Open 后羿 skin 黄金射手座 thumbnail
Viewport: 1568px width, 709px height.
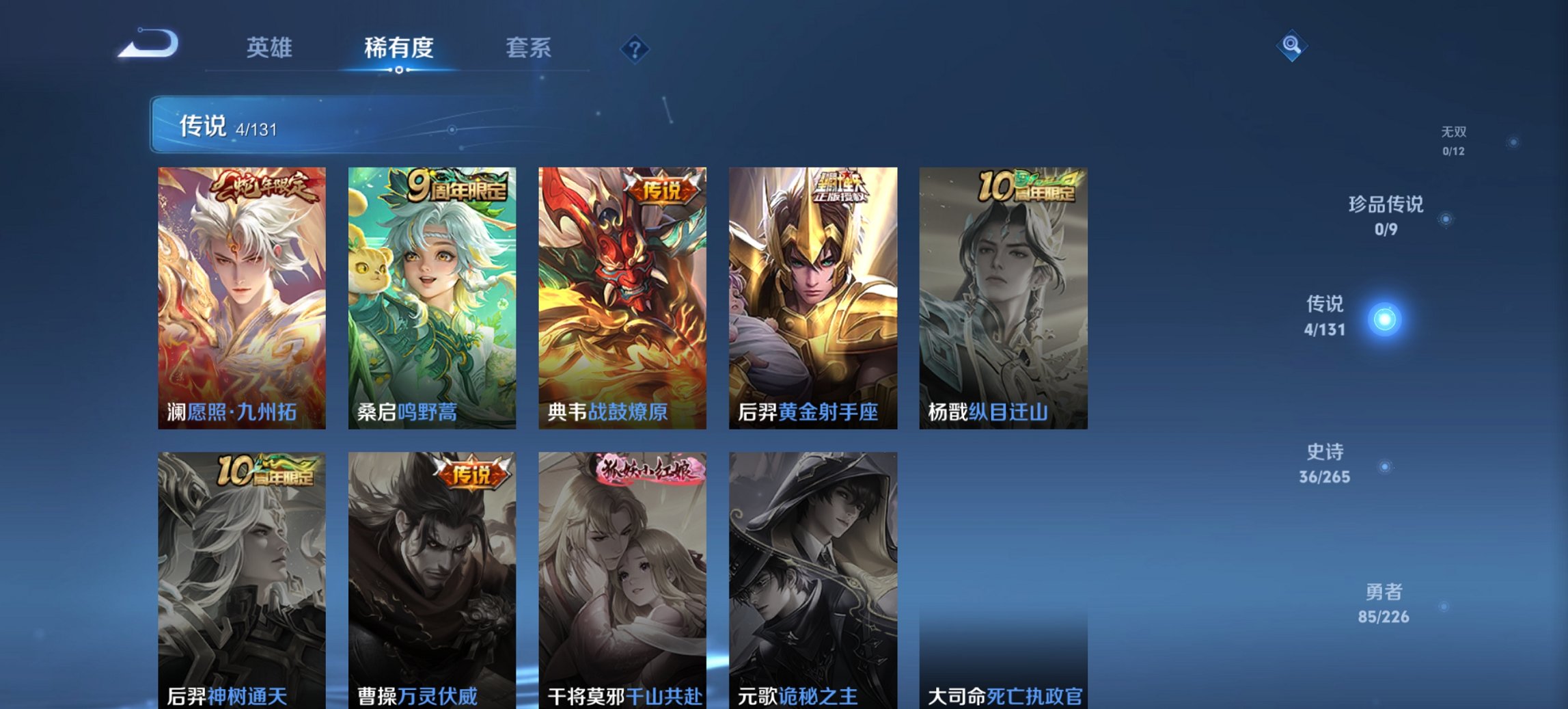pyautogui.click(x=812, y=297)
